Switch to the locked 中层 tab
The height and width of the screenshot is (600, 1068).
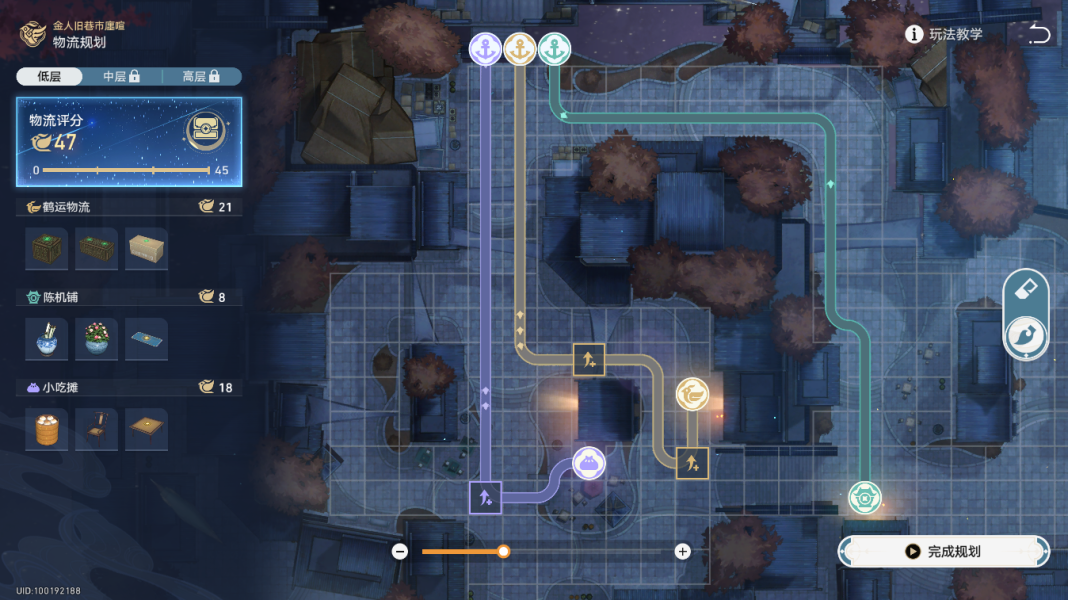(121, 76)
